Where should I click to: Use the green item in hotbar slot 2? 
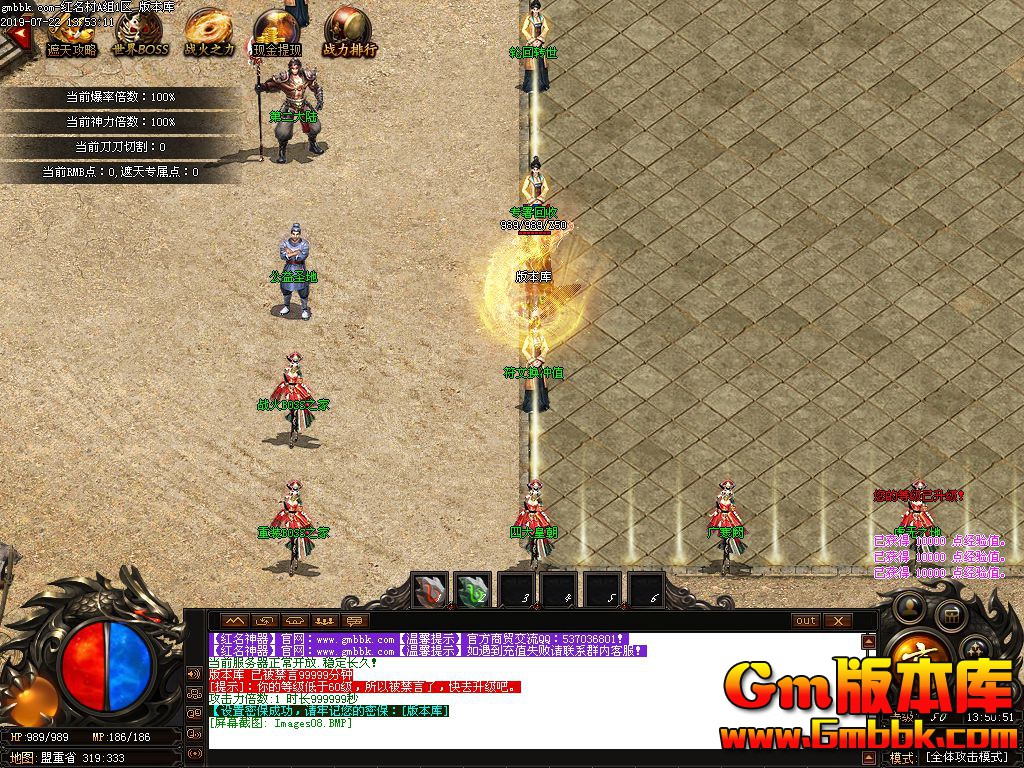click(x=473, y=591)
